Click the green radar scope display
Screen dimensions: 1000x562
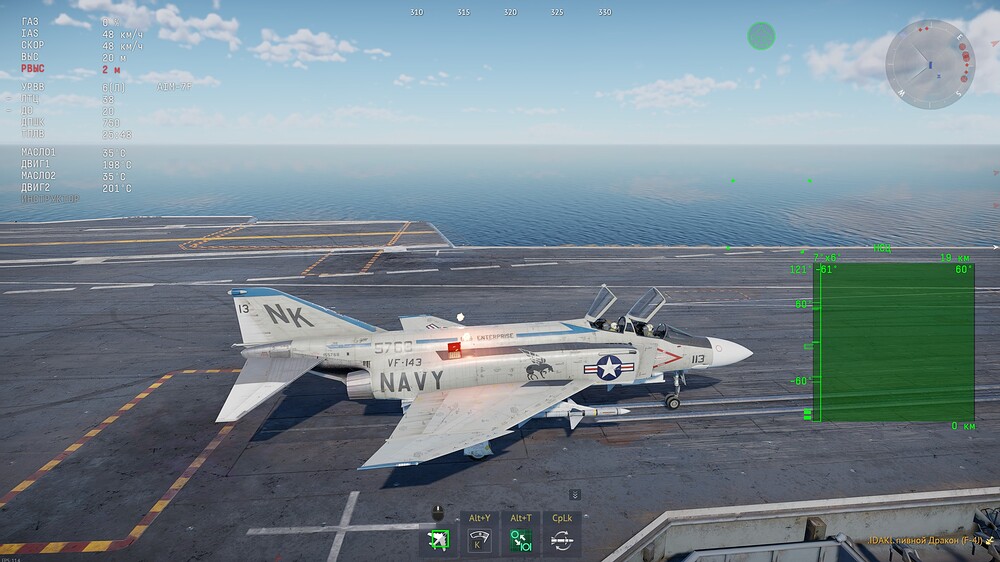pyautogui.click(x=896, y=342)
